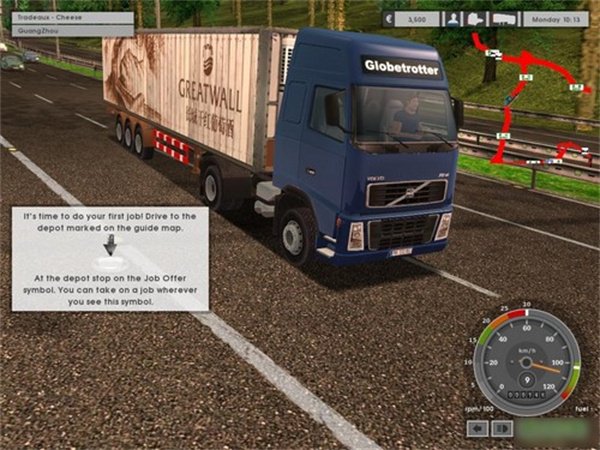Screen dimensions: 600x450
Task: Select the GuangZhou destination label
Action: pyautogui.click(x=66, y=30)
